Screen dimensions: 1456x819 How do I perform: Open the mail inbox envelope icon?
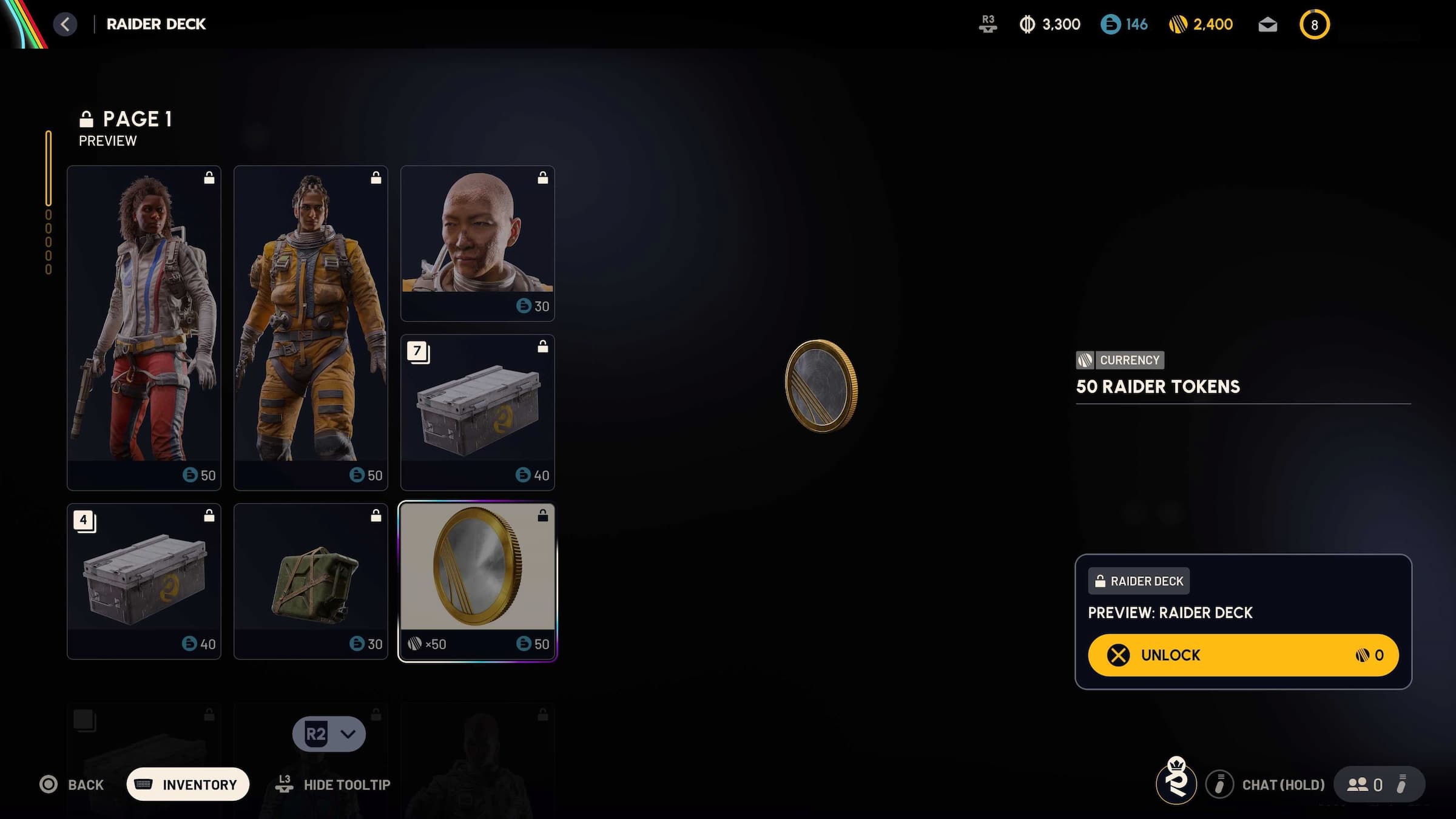(x=1267, y=25)
